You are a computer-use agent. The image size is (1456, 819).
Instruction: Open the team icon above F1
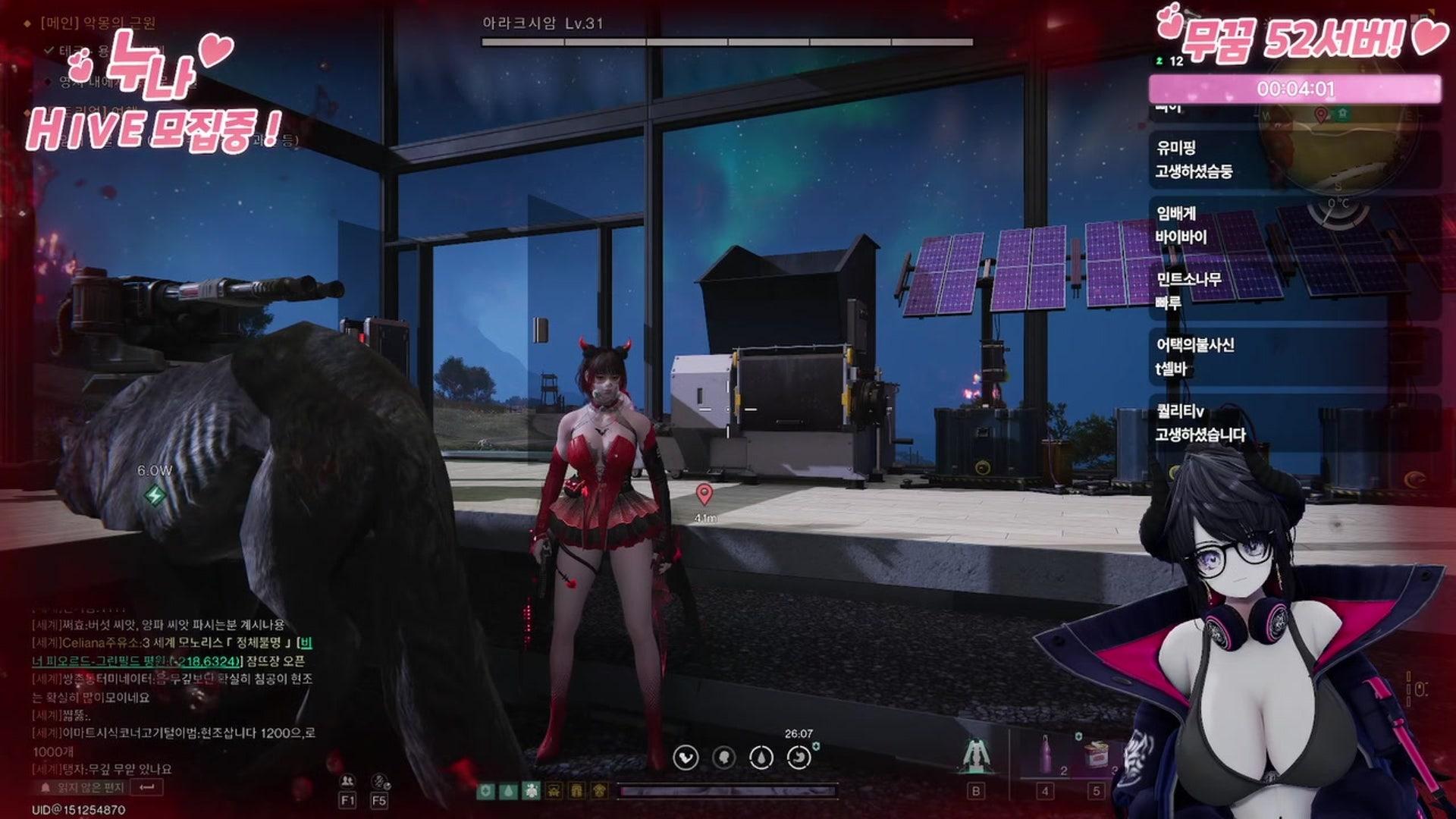(x=347, y=780)
